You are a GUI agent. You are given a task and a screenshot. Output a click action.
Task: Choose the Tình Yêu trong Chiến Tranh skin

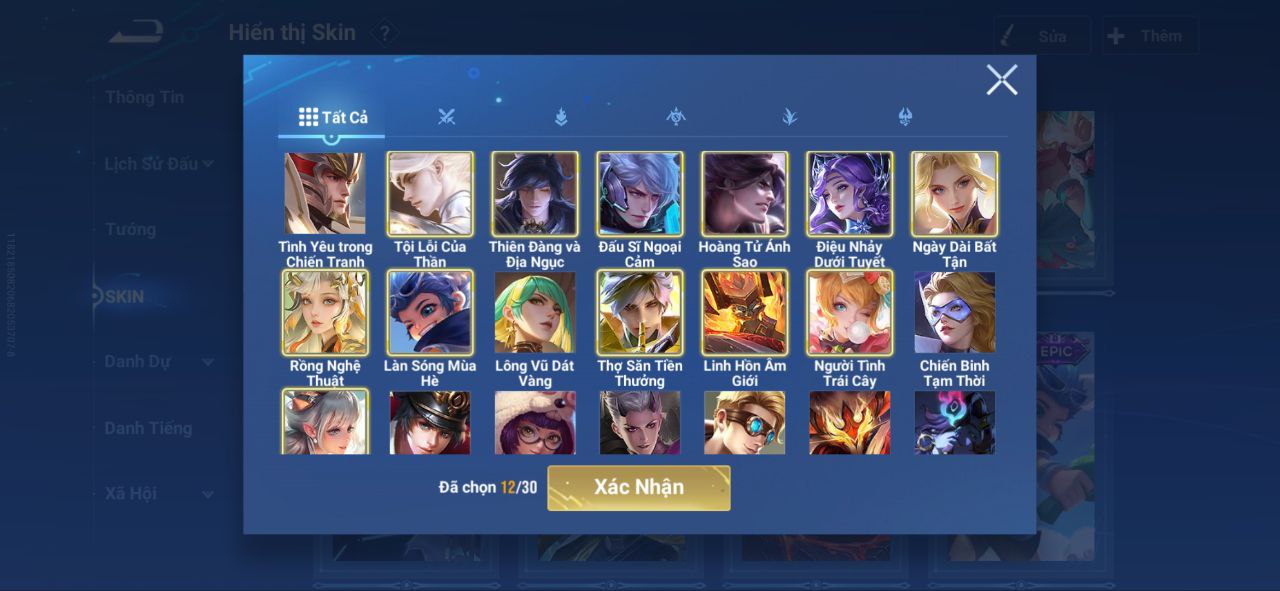(325, 194)
